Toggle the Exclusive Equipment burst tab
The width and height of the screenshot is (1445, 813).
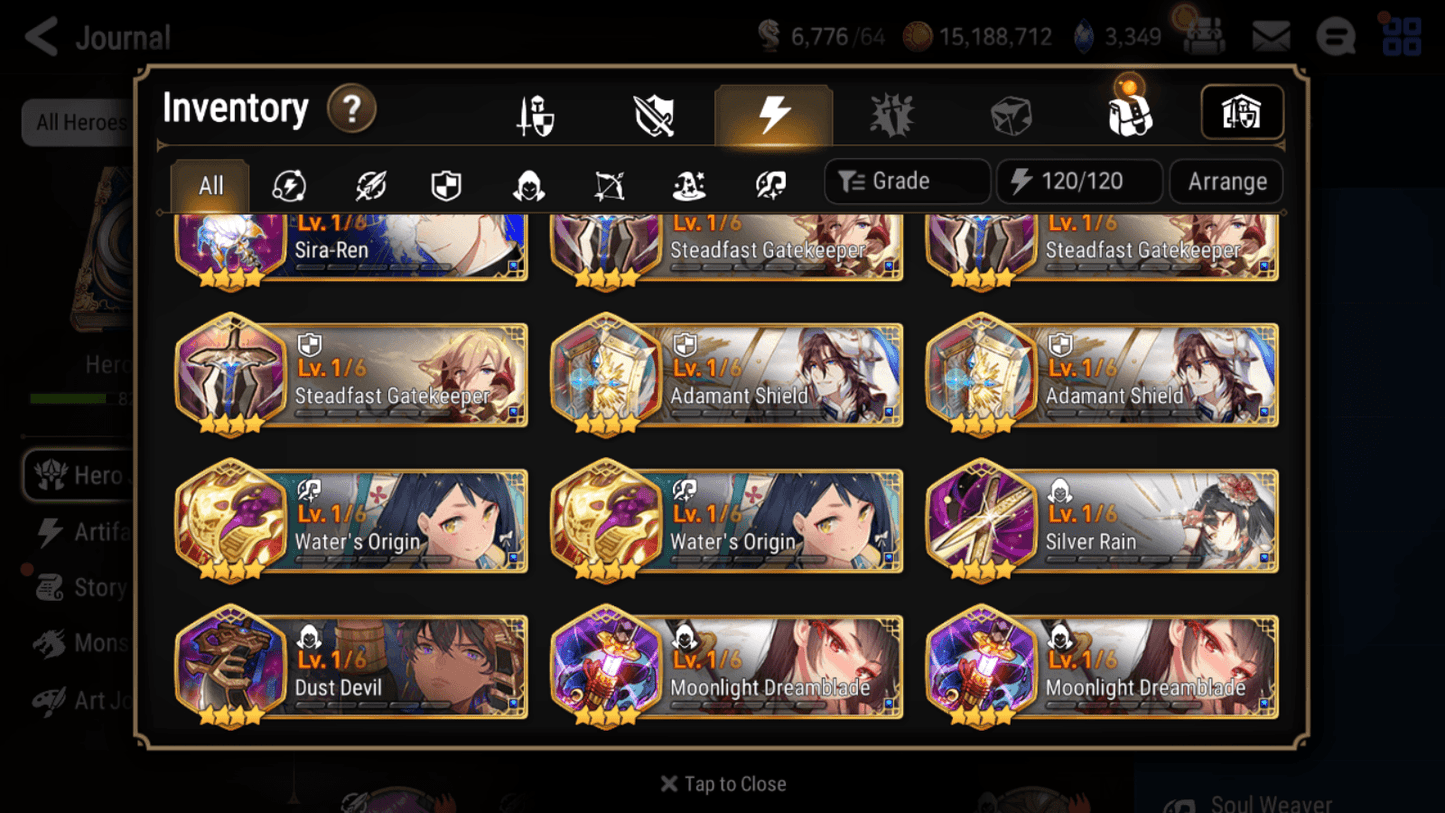tap(891, 113)
